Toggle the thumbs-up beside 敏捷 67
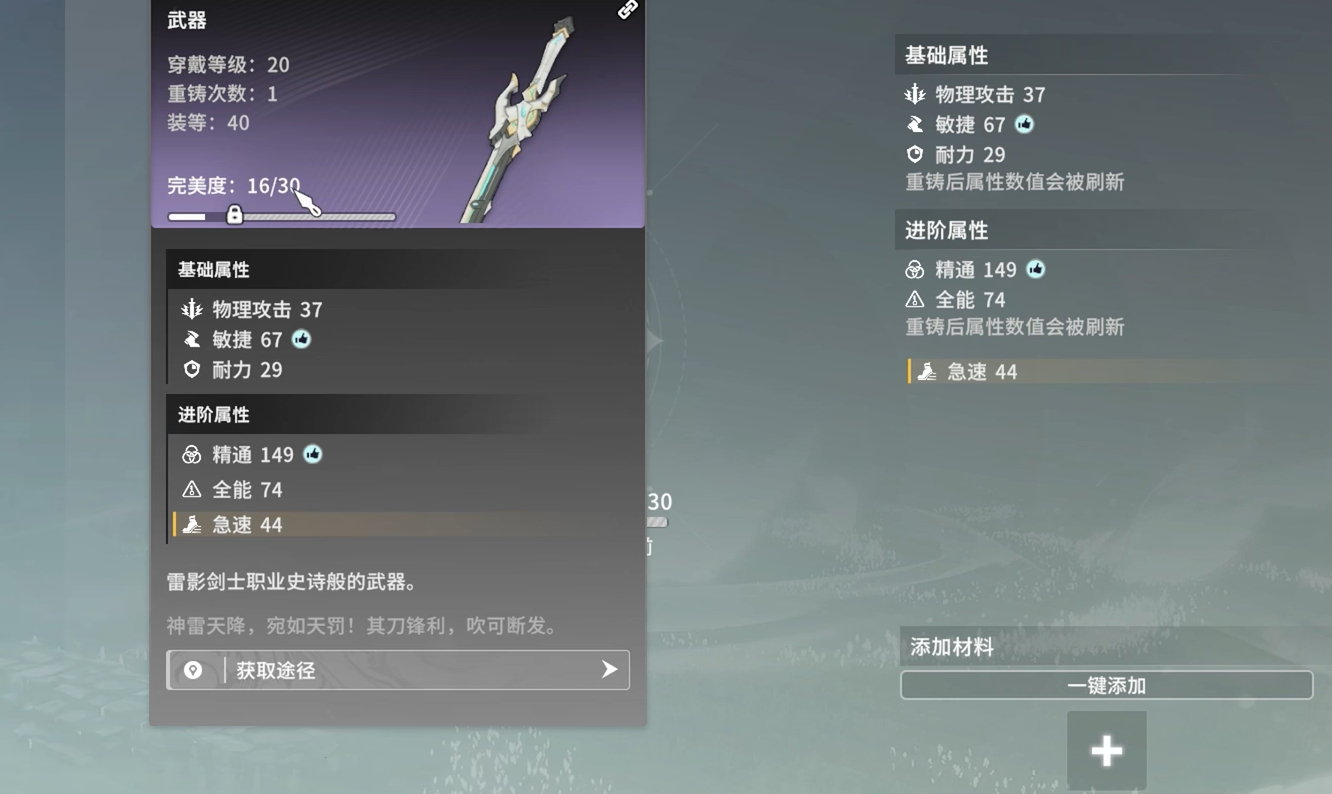1332x794 pixels. [300, 339]
